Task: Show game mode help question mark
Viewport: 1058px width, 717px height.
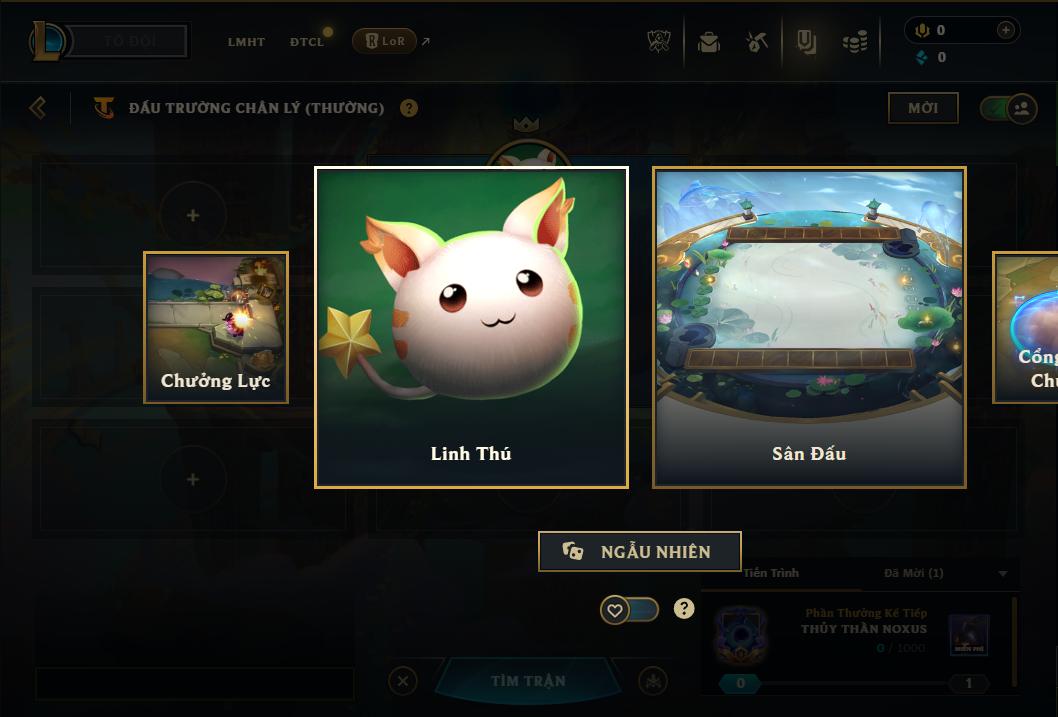Action: (x=409, y=108)
